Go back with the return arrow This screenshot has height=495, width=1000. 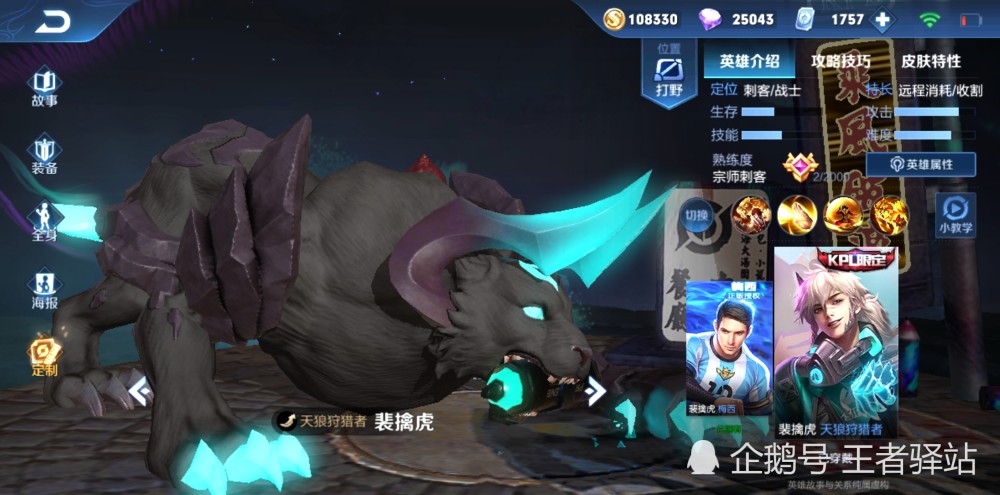tap(52, 21)
